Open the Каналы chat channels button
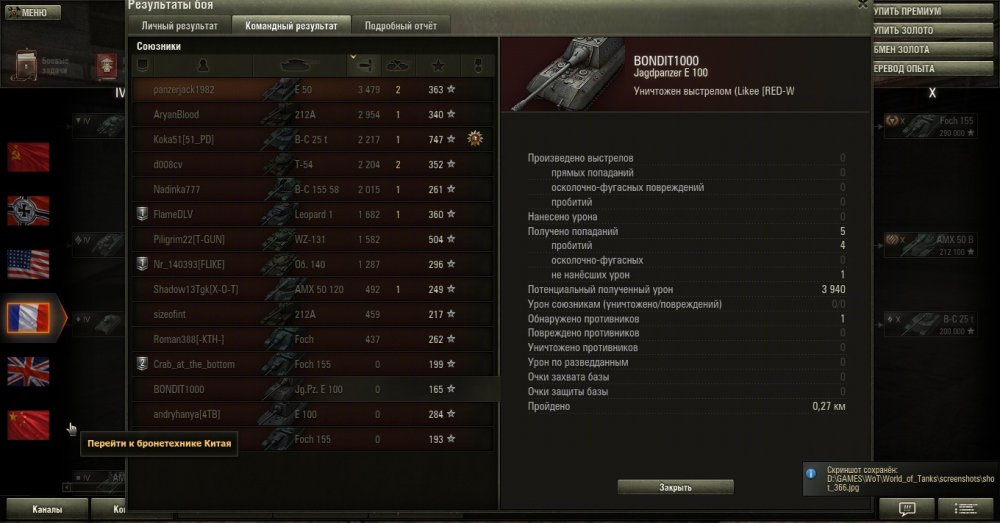This screenshot has width=1000, height=523. pos(46,509)
